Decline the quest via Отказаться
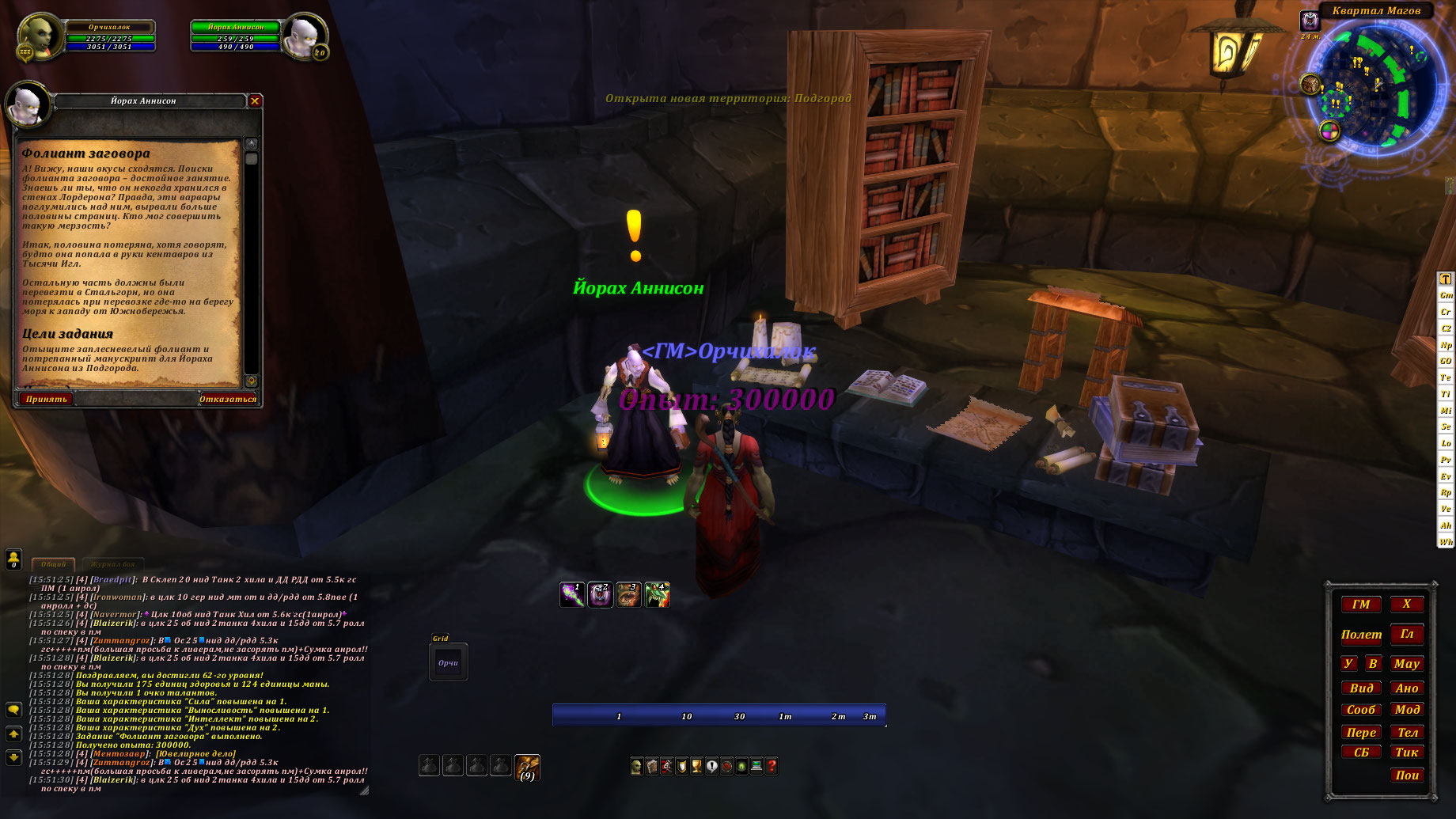The height and width of the screenshot is (819, 1456). 228,399
